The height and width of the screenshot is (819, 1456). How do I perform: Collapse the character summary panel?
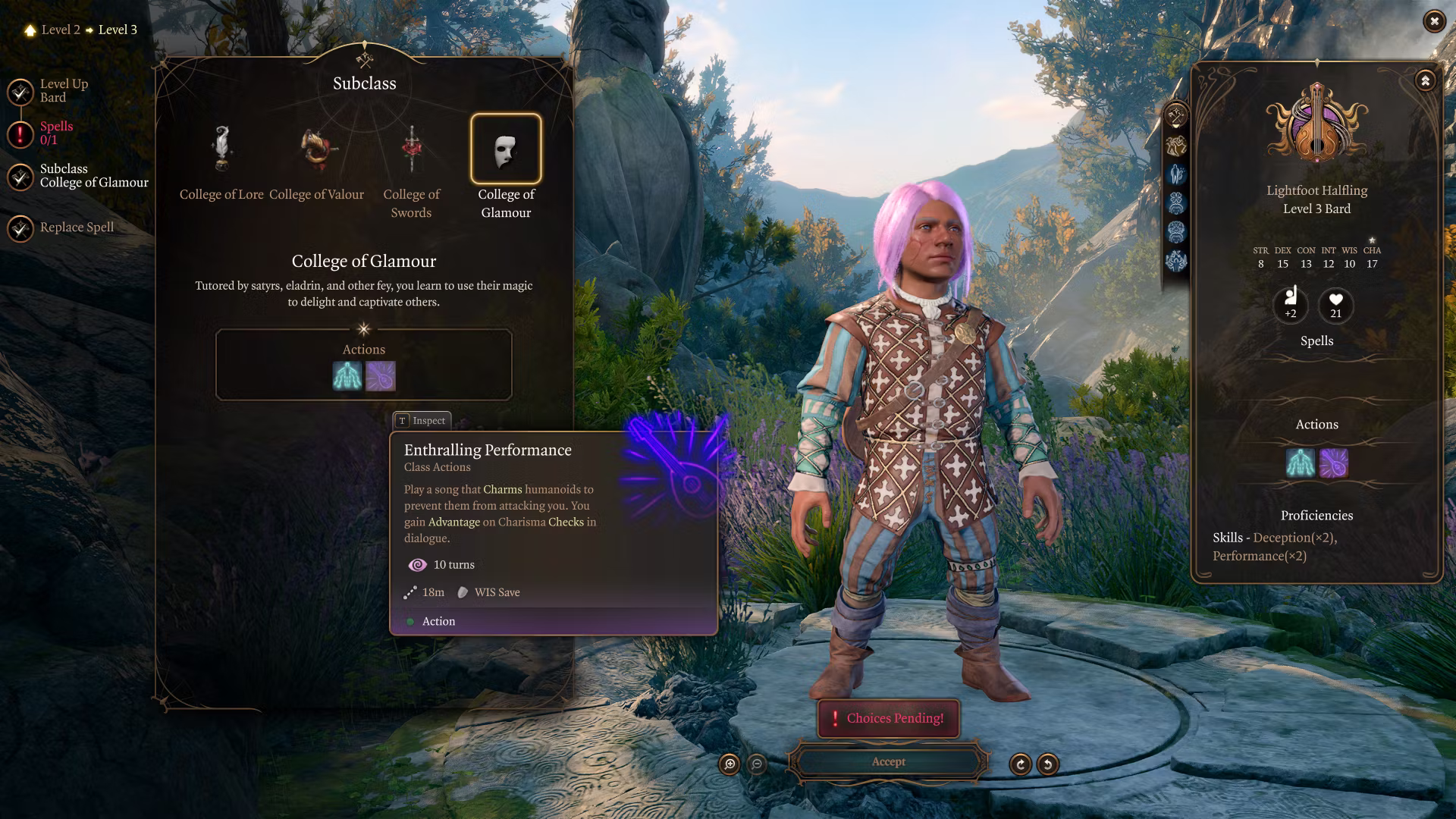(1425, 81)
